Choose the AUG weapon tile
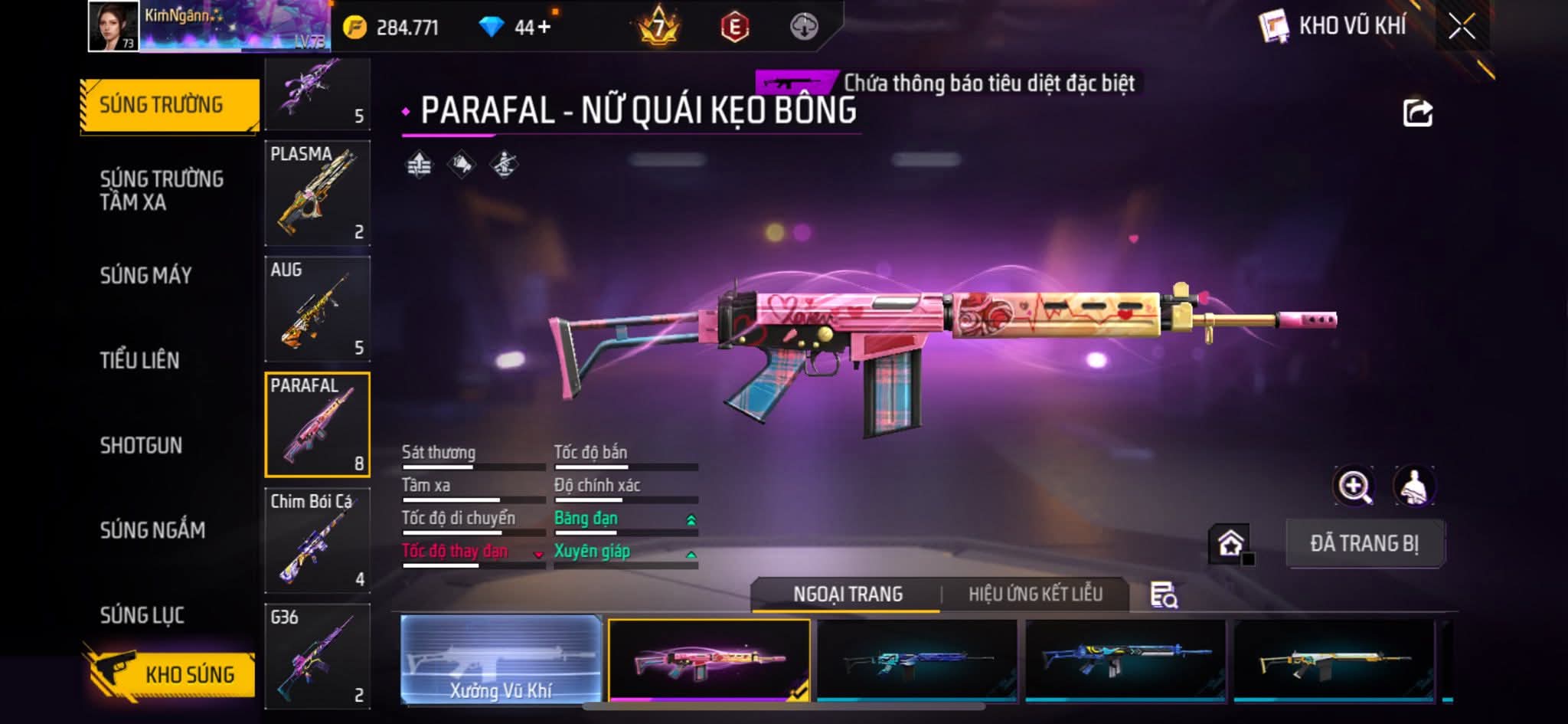Screen dimensions: 1568x724 point(317,309)
